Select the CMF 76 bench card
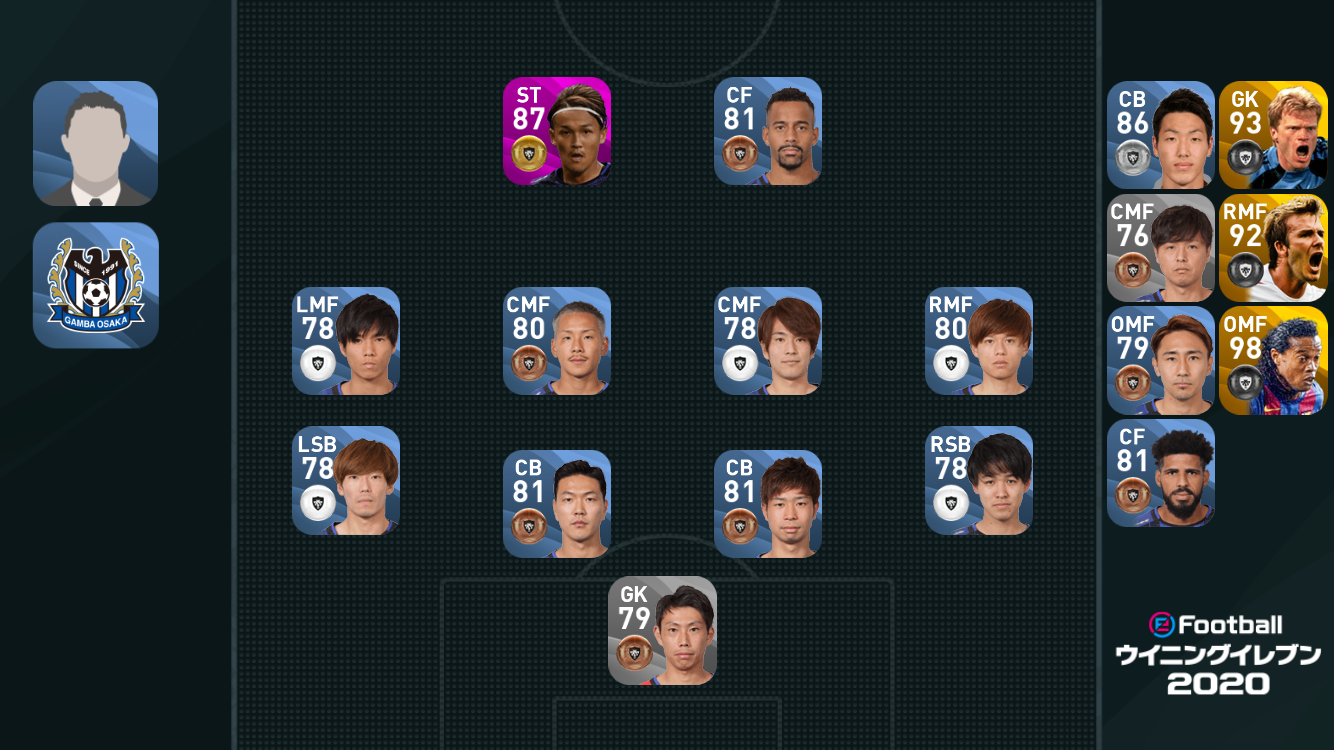This screenshot has height=750, width=1334. 1160,248
